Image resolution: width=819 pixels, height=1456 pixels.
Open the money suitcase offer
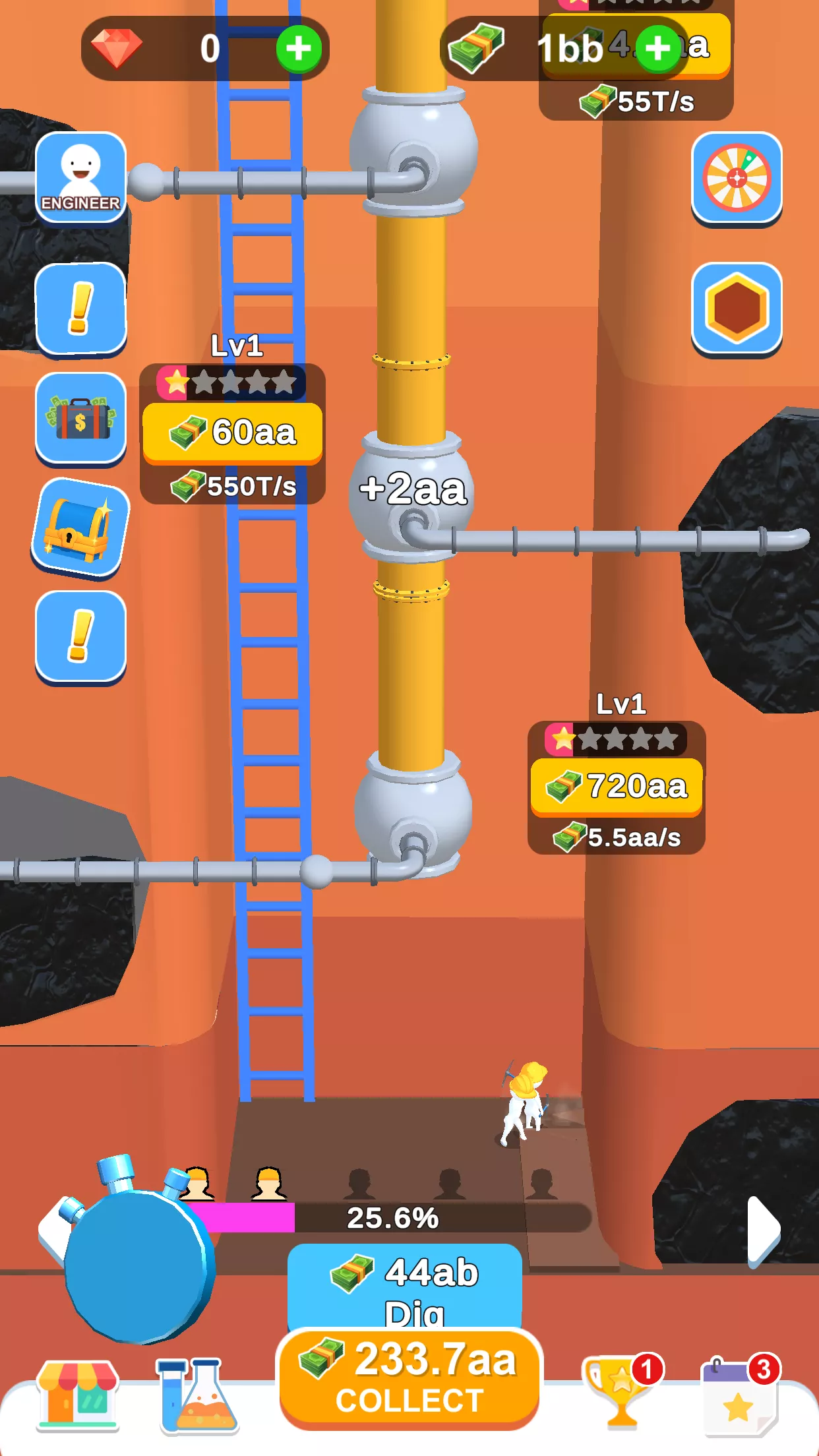(x=80, y=418)
